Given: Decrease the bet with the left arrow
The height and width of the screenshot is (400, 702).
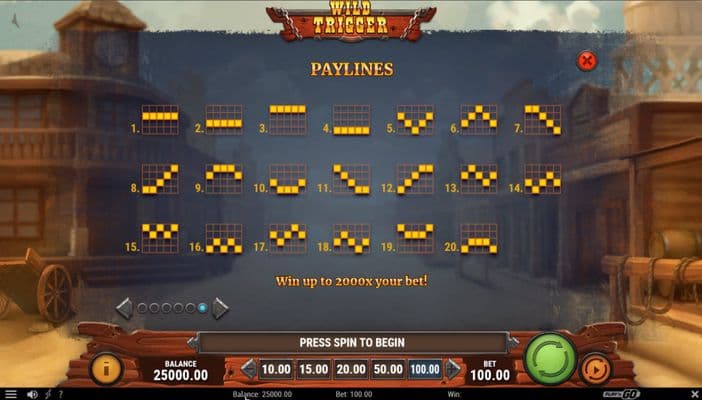Looking at the screenshot, I should click(248, 370).
